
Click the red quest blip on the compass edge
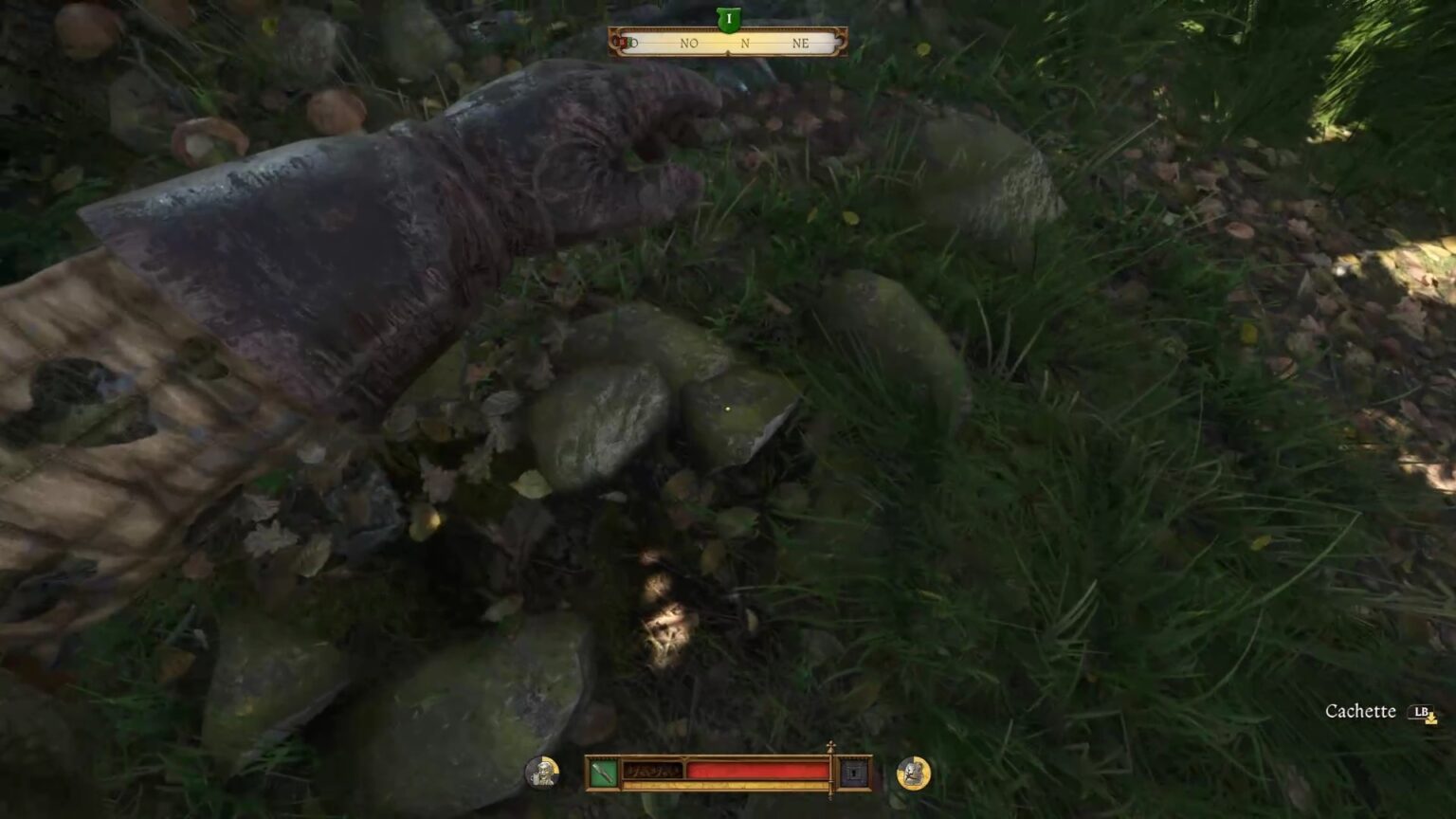[x=623, y=42]
